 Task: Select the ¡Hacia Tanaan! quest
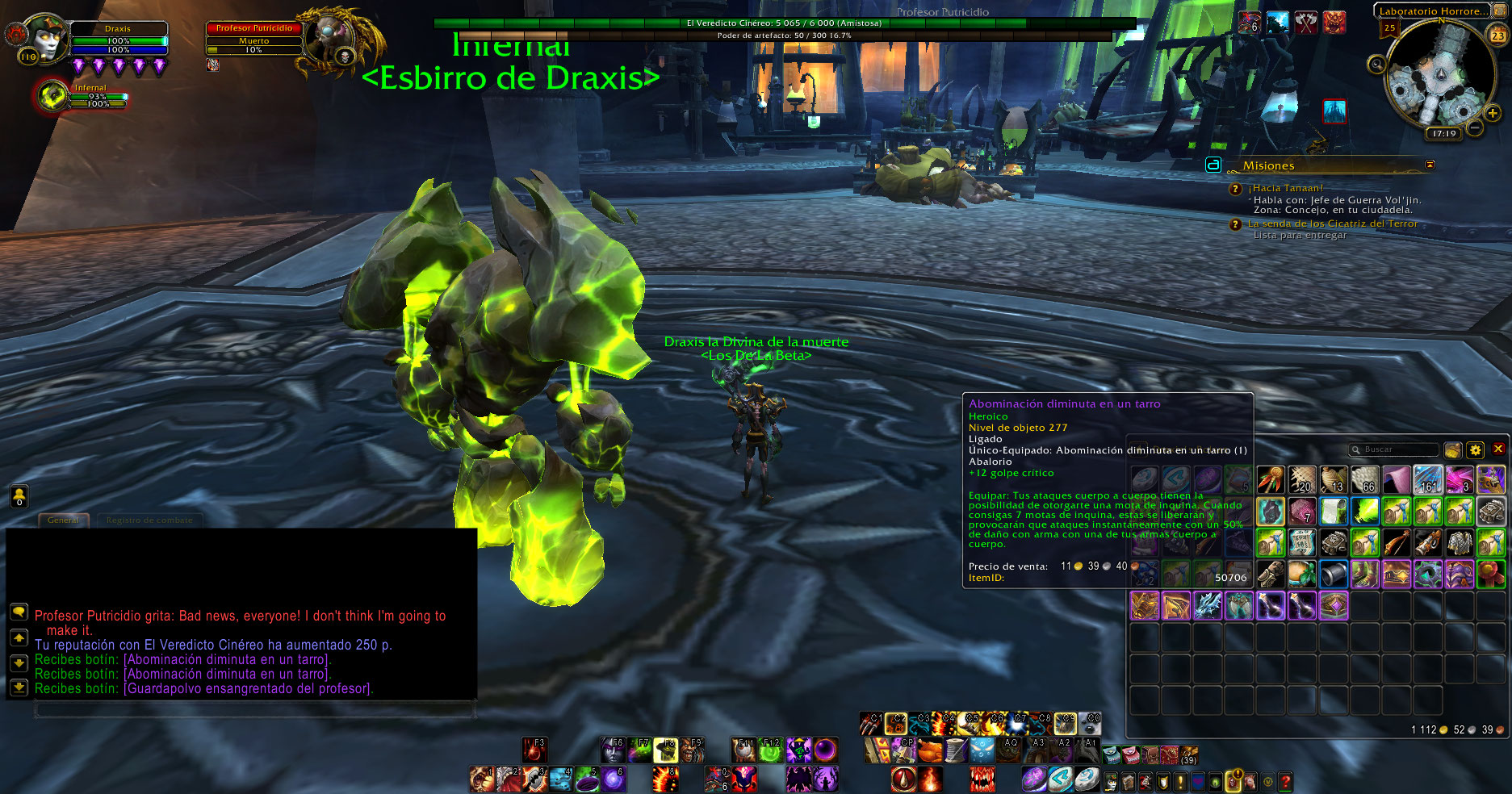(1288, 188)
